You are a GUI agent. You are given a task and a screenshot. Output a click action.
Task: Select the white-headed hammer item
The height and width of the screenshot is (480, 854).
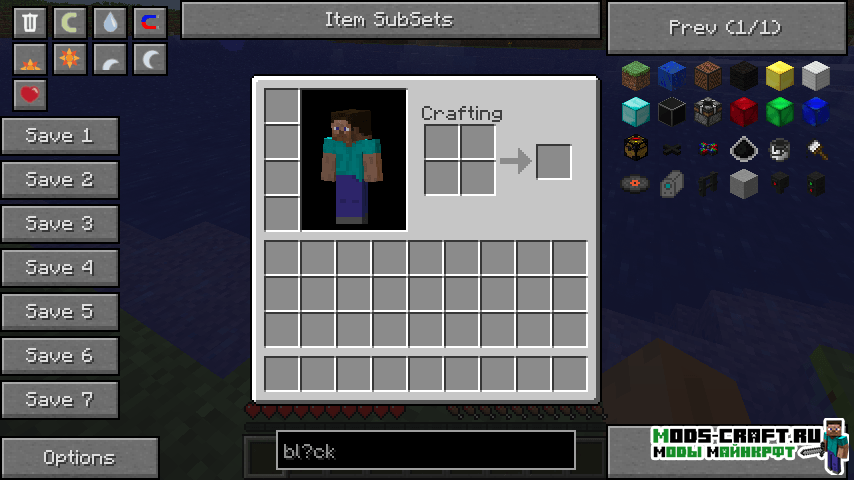pos(816,148)
